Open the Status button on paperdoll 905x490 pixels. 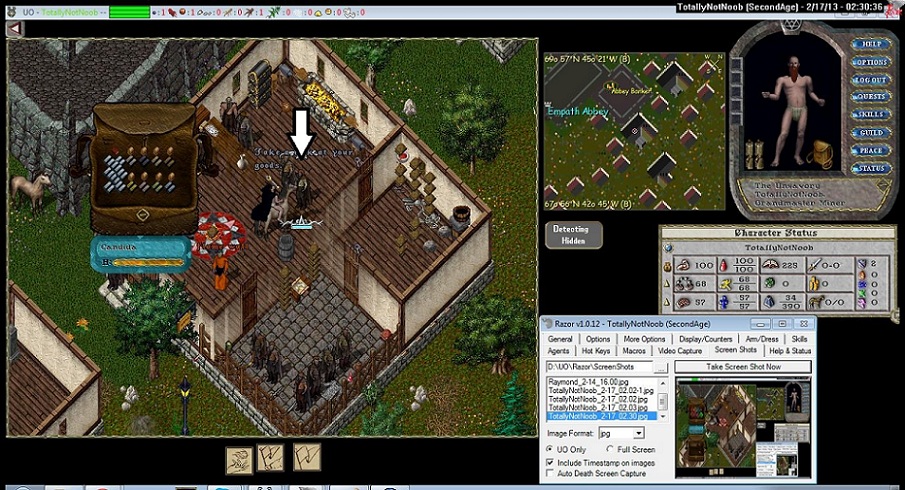[x=870, y=168]
